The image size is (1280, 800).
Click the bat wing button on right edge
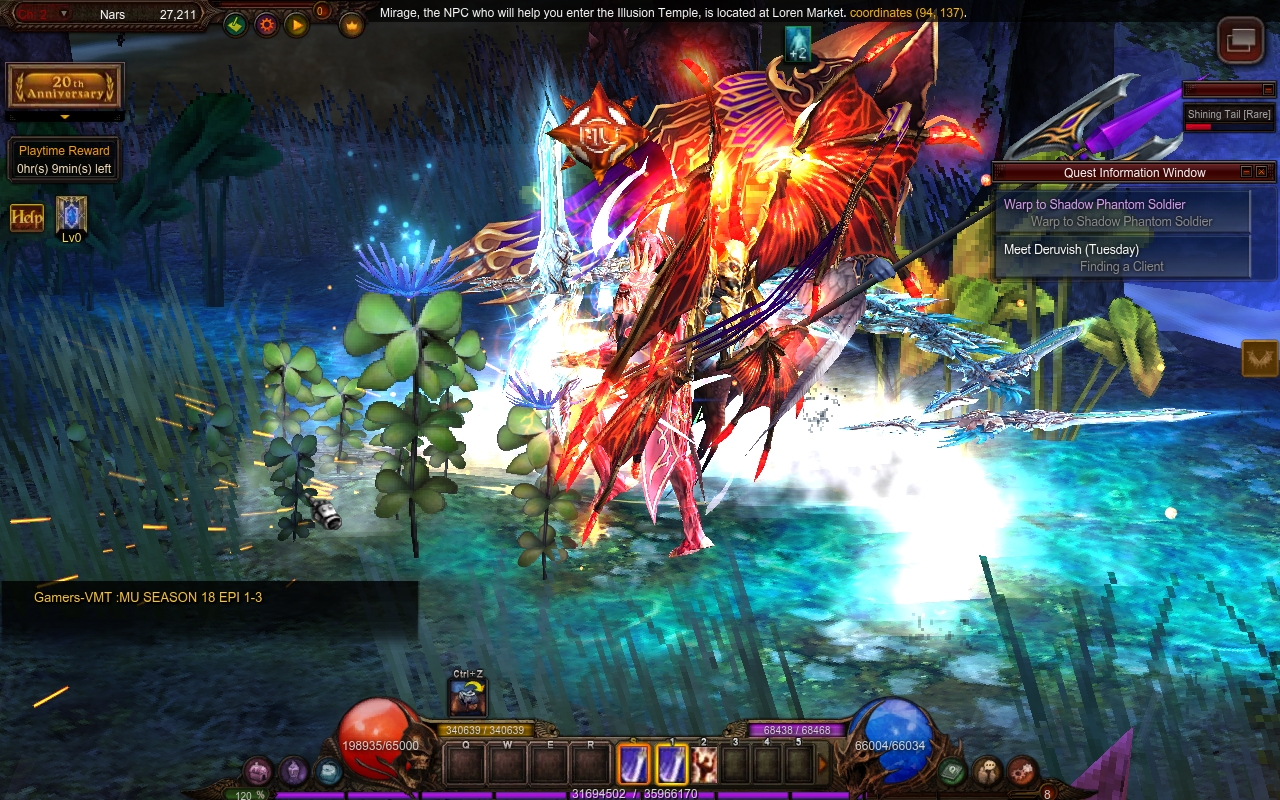pyautogui.click(x=1260, y=358)
